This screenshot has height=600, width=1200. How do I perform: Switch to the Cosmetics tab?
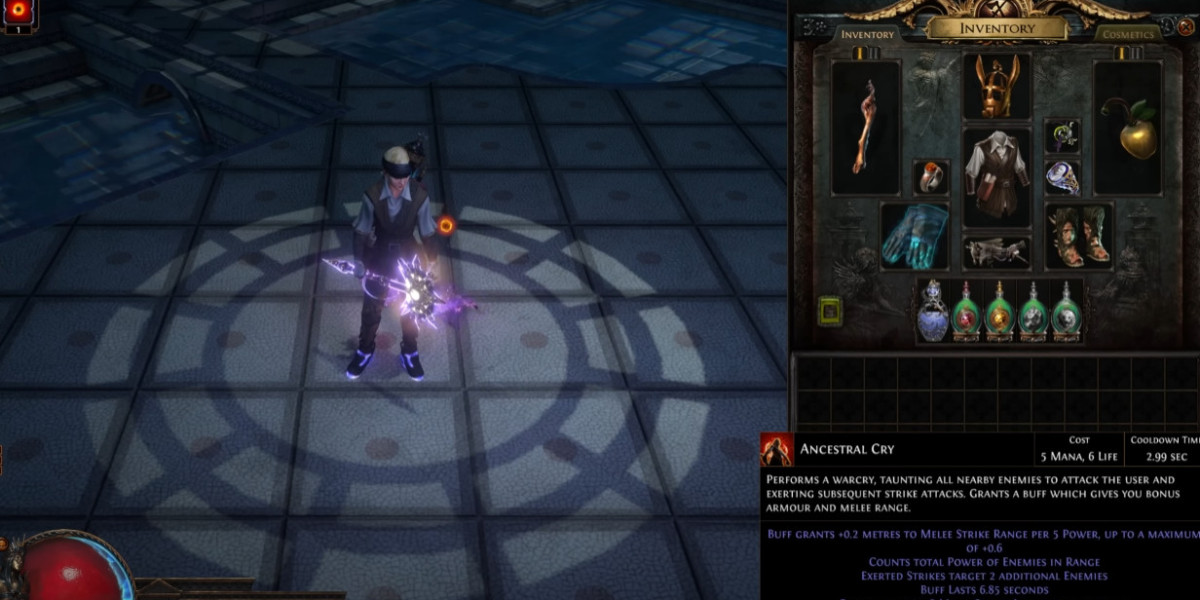pyautogui.click(x=1128, y=34)
